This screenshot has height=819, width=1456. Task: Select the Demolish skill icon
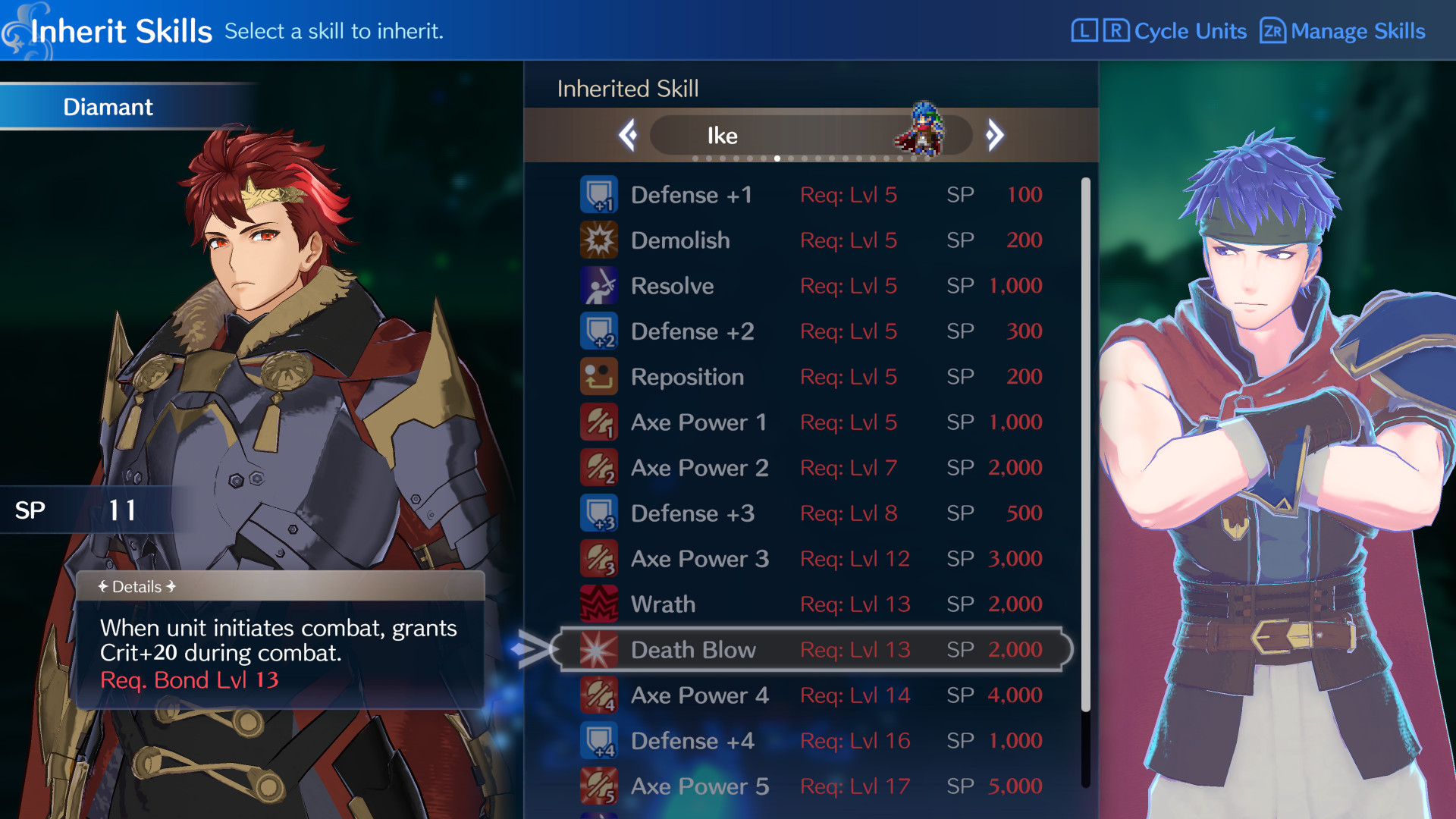coord(599,240)
